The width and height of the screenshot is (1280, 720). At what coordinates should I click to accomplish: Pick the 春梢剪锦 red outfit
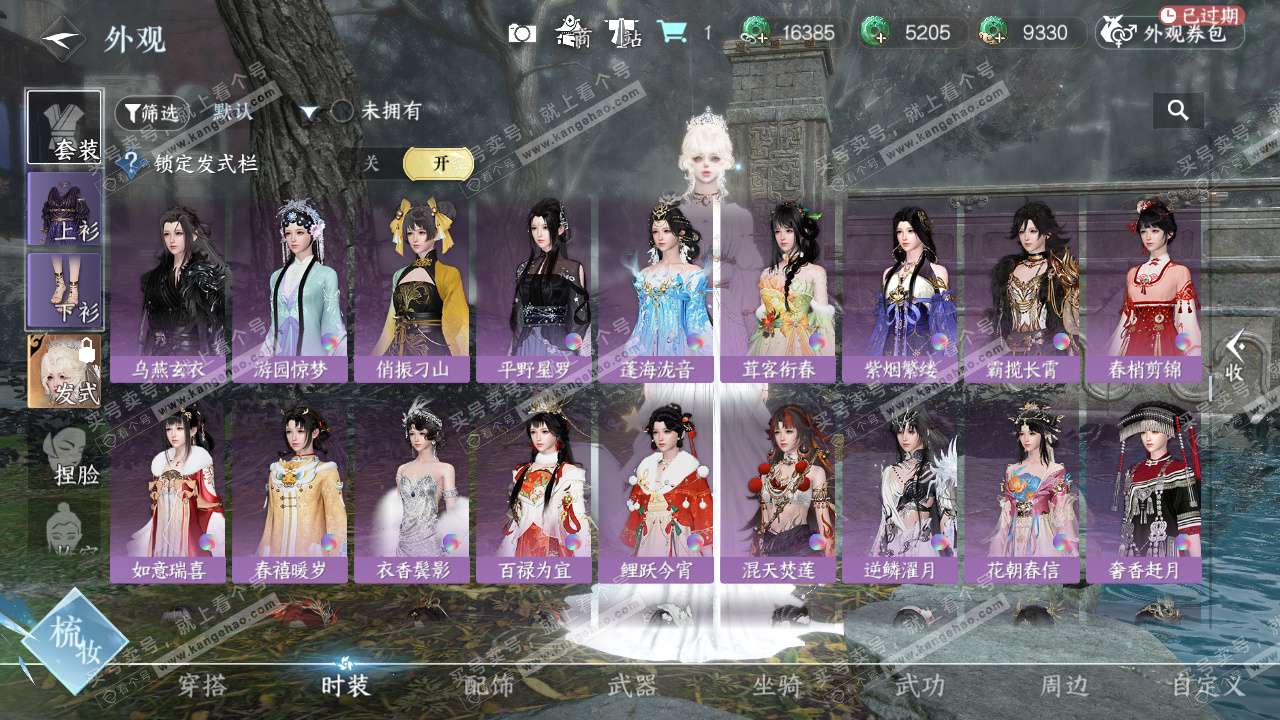(x=1144, y=290)
